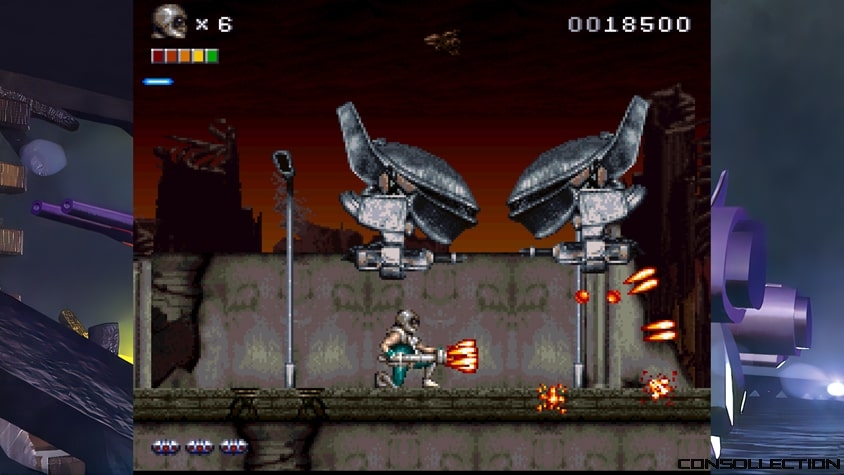Click the Consollection watermark logo
Image resolution: width=844 pixels, height=475 pixels.
tap(758, 464)
